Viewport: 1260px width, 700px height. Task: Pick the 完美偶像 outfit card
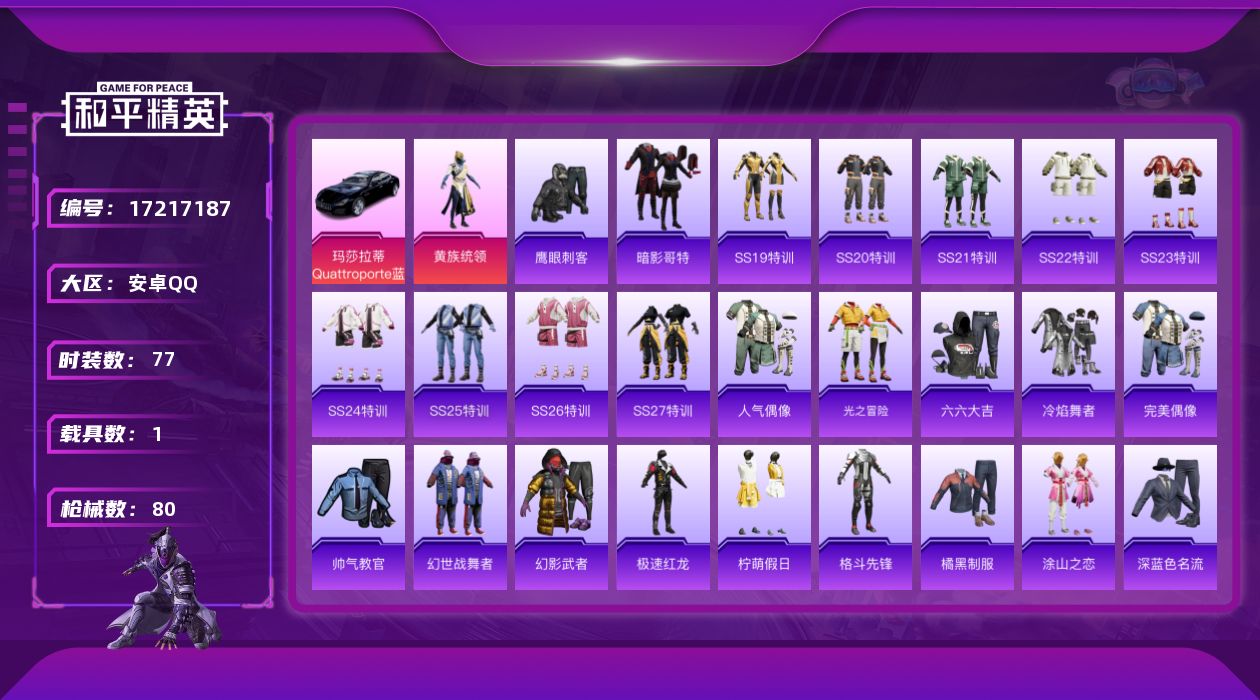tap(1170, 364)
